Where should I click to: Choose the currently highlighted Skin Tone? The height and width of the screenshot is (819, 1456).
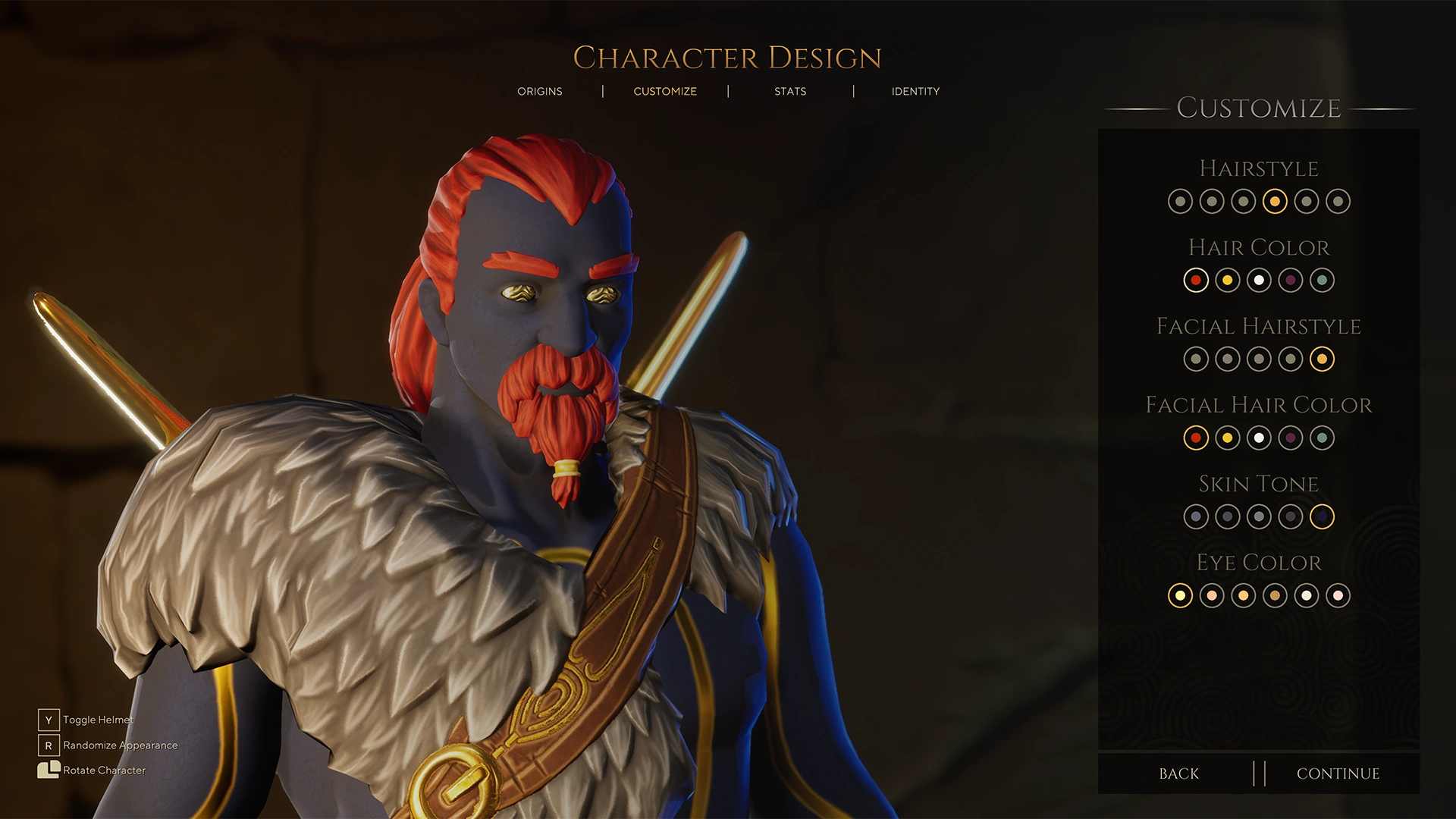pyautogui.click(x=1321, y=516)
